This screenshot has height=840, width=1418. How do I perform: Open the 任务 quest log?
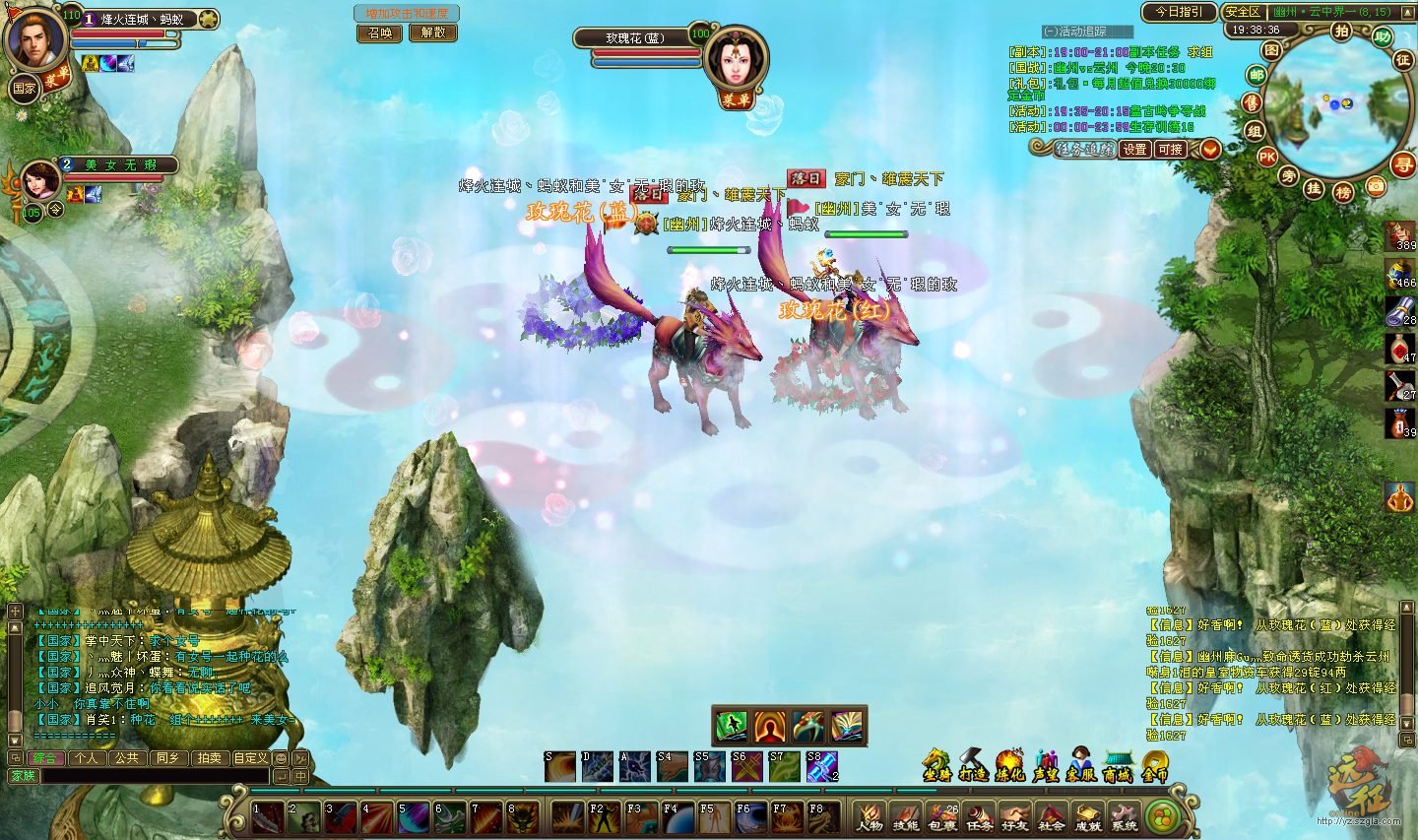click(x=979, y=818)
